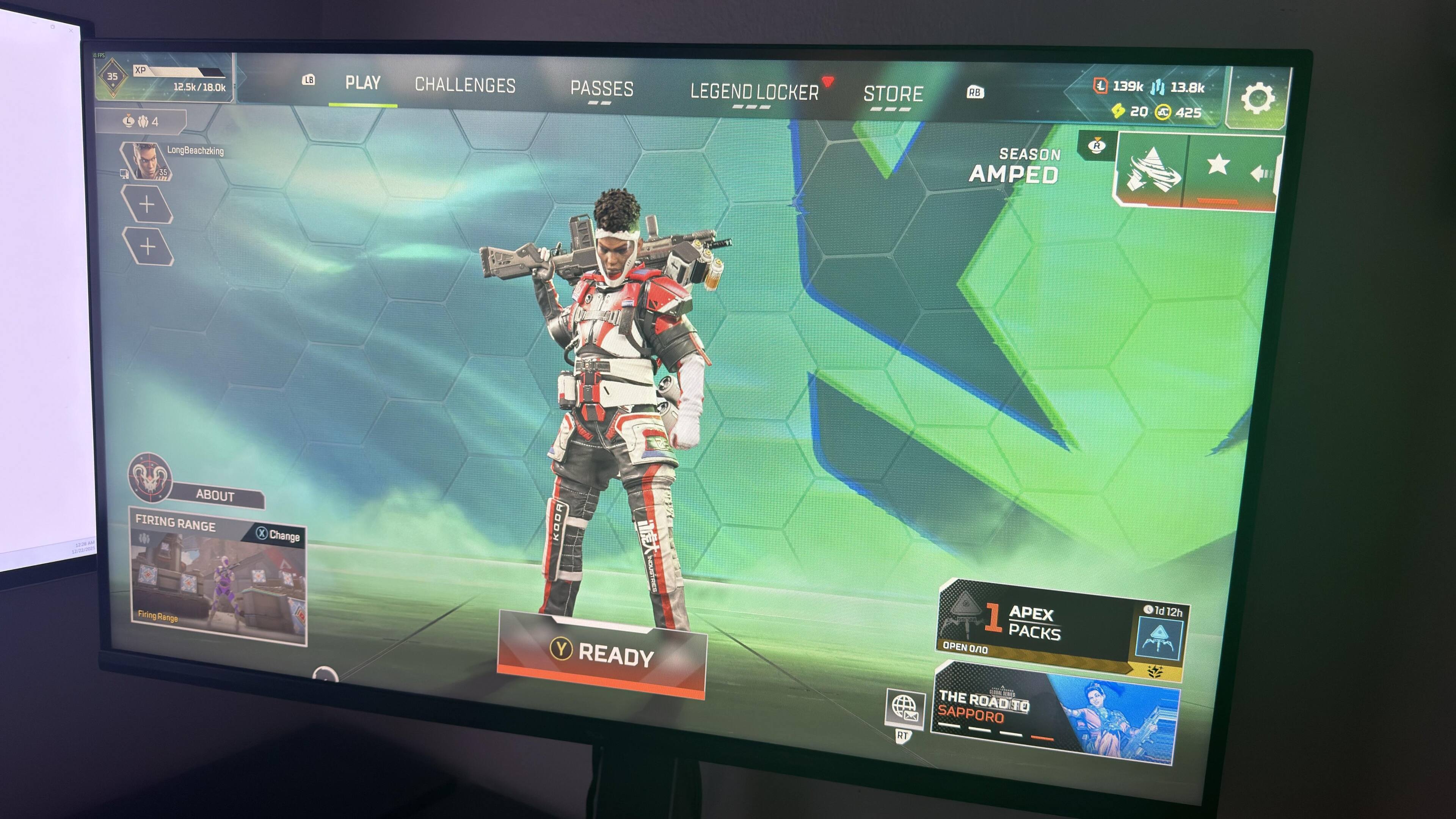This screenshot has width=1456, height=819.
Task: Open the About panel for the mode
Action: (215, 495)
